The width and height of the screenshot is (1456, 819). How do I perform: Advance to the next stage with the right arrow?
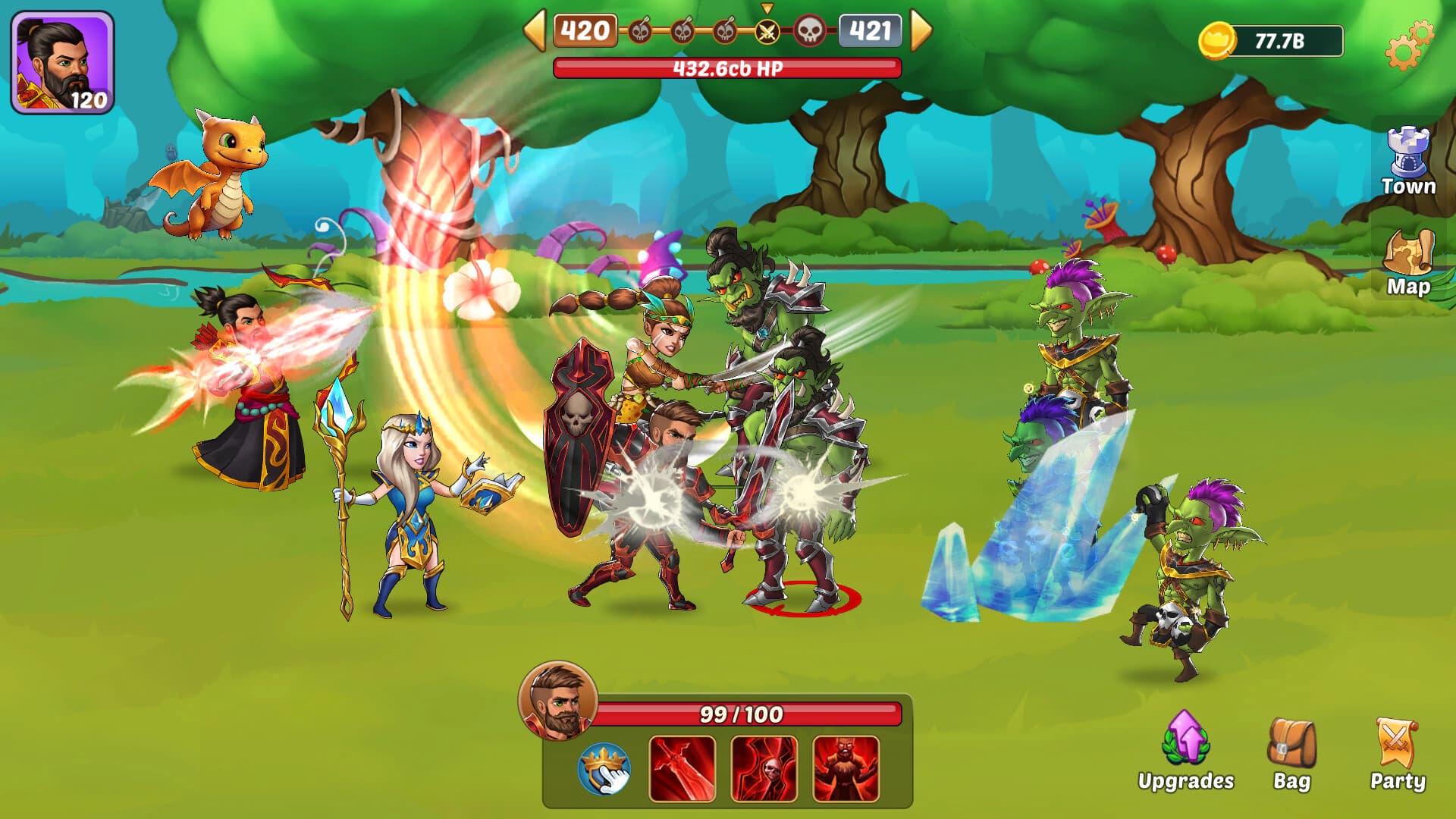coord(920,30)
